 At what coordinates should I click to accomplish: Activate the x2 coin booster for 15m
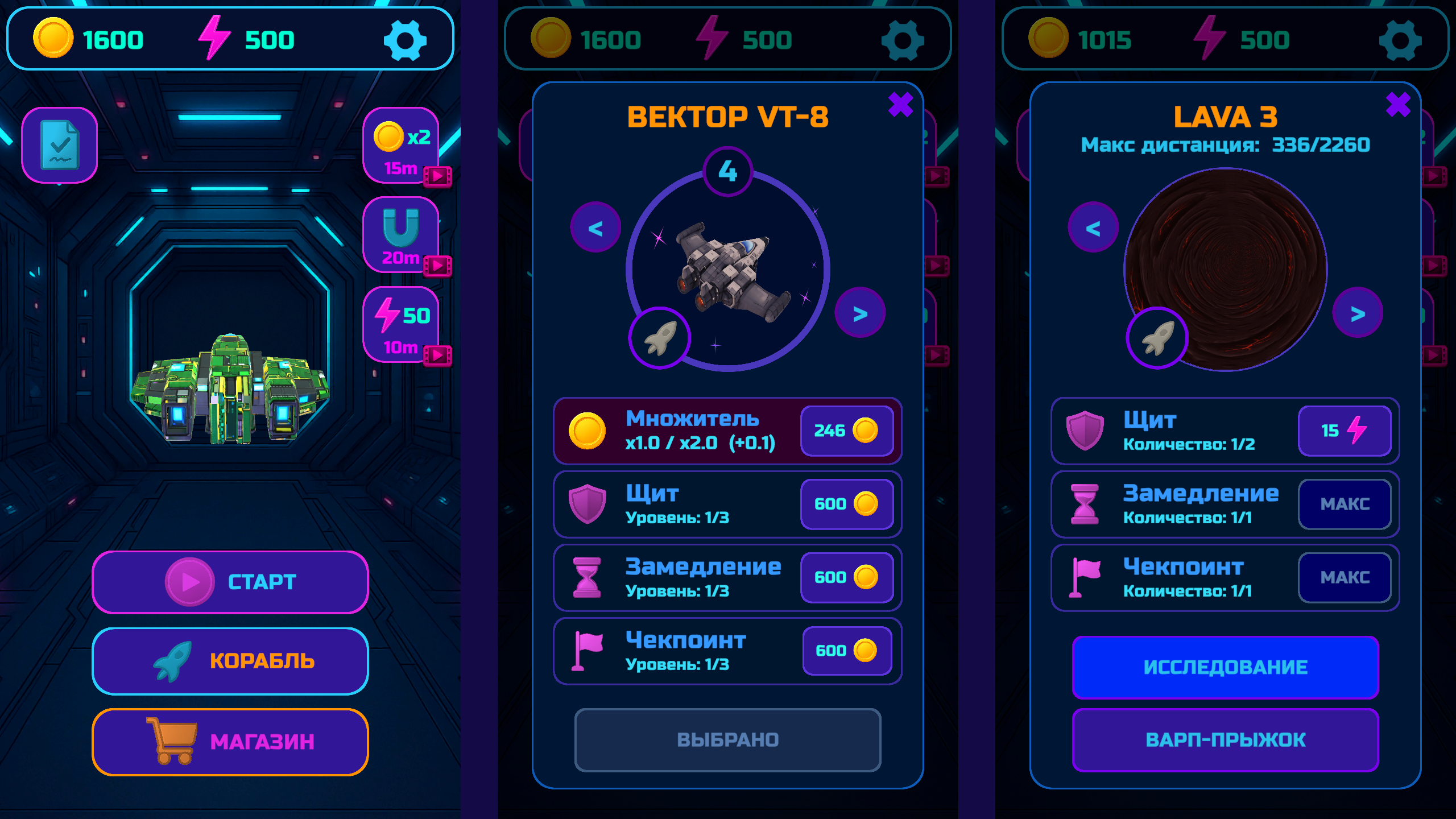pos(400,145)
